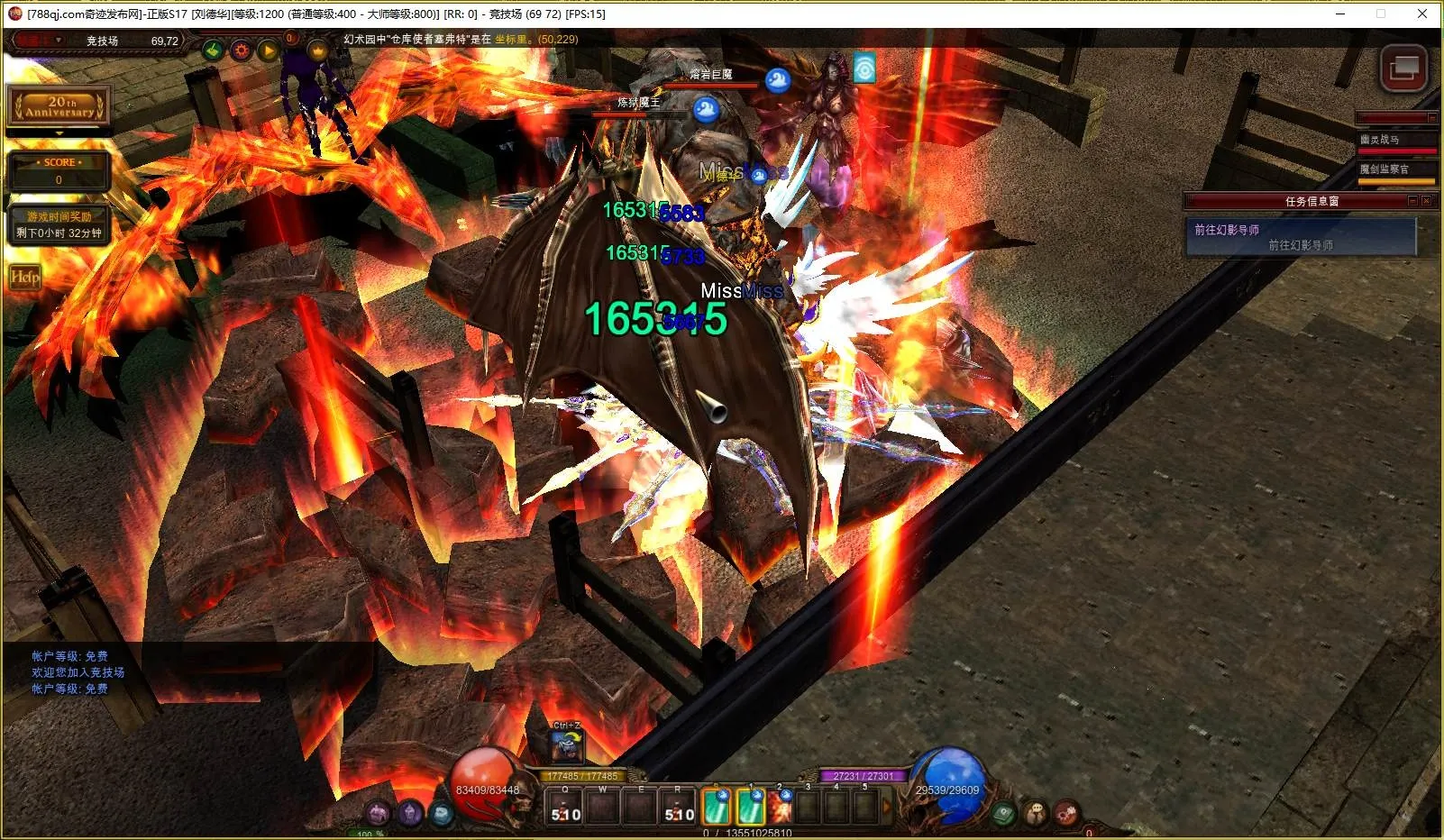The width and height of the screenshot is (1444, 840).
Task: Select the 魔剑监察官 entry
Action: 1395,169
